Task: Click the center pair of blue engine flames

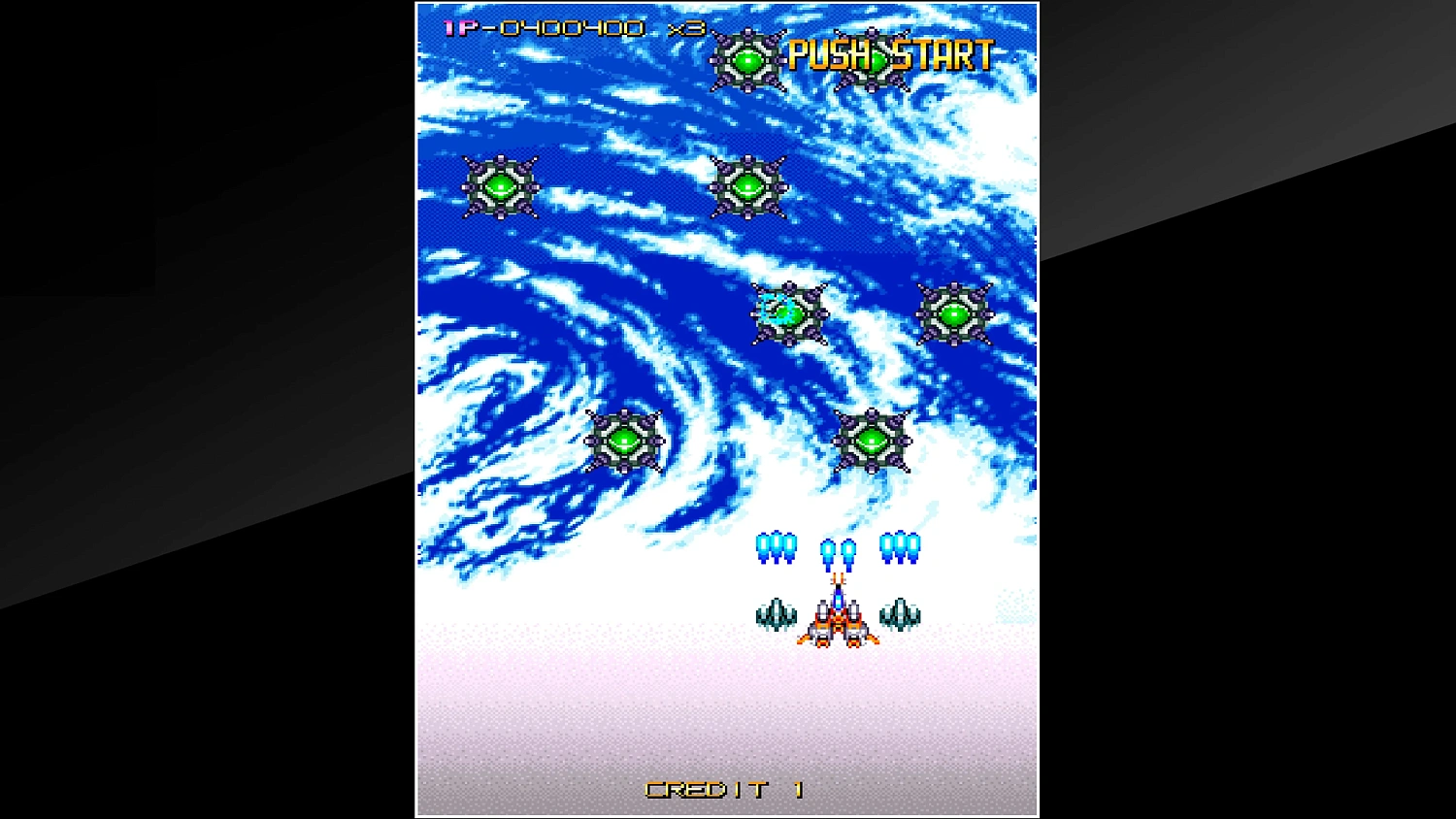Action: (x=837, y=550)
